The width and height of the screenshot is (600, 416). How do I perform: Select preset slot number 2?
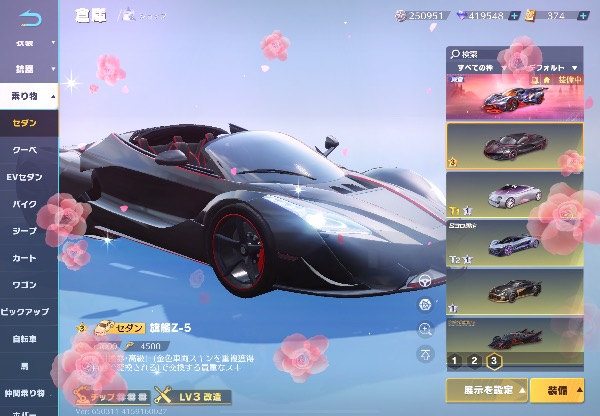(x=473, y=360)
